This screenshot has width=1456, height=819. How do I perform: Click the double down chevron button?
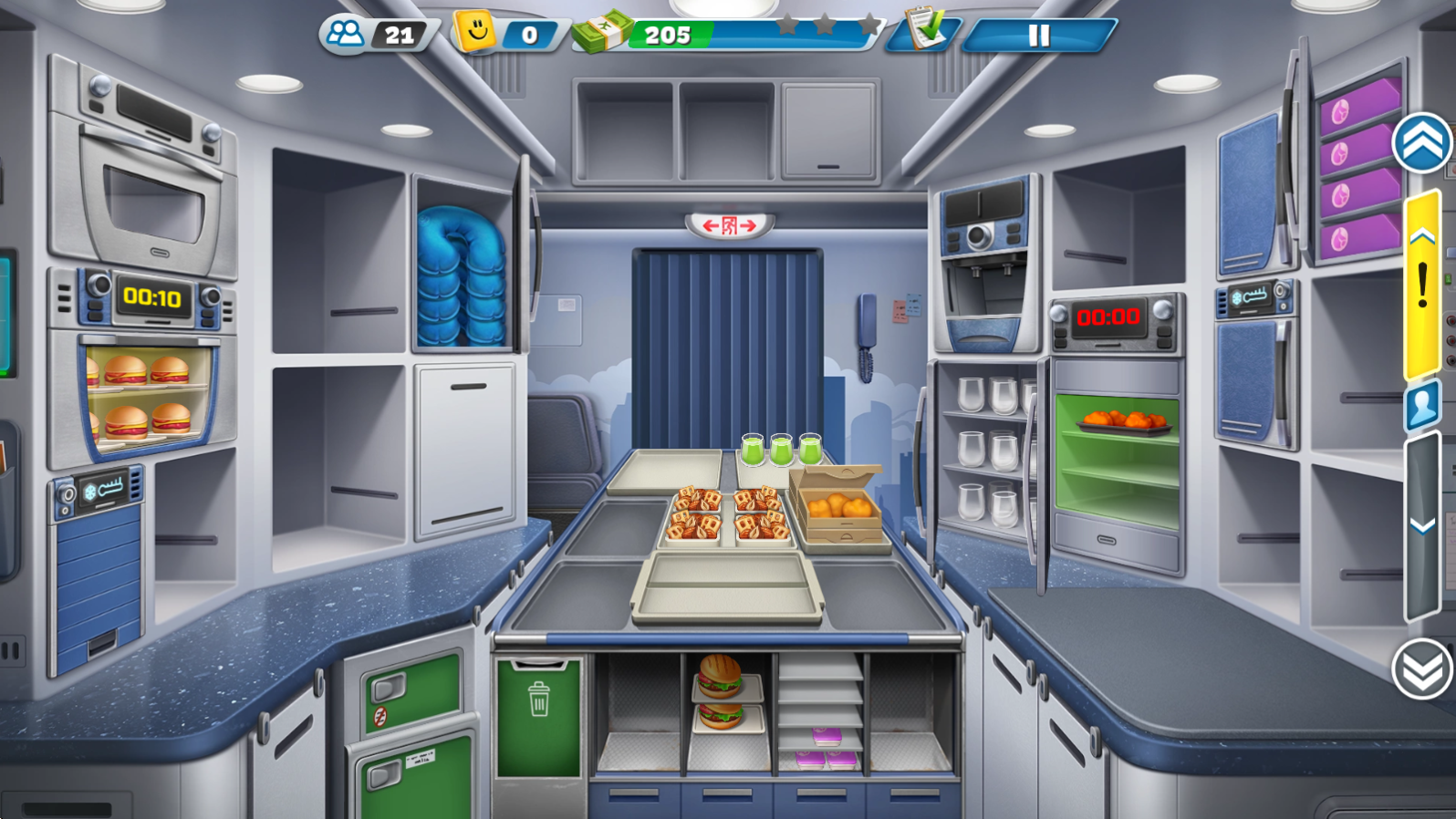pos(1422,670)
